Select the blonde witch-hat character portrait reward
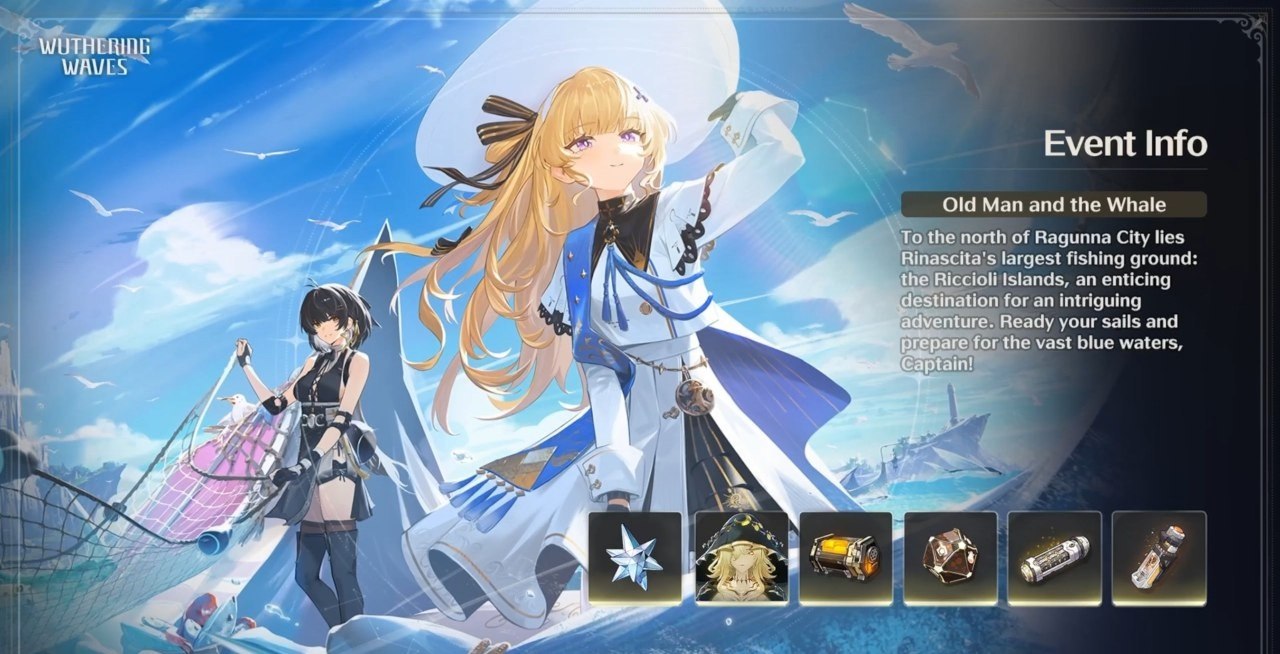1280x654 pixels. 741,558
